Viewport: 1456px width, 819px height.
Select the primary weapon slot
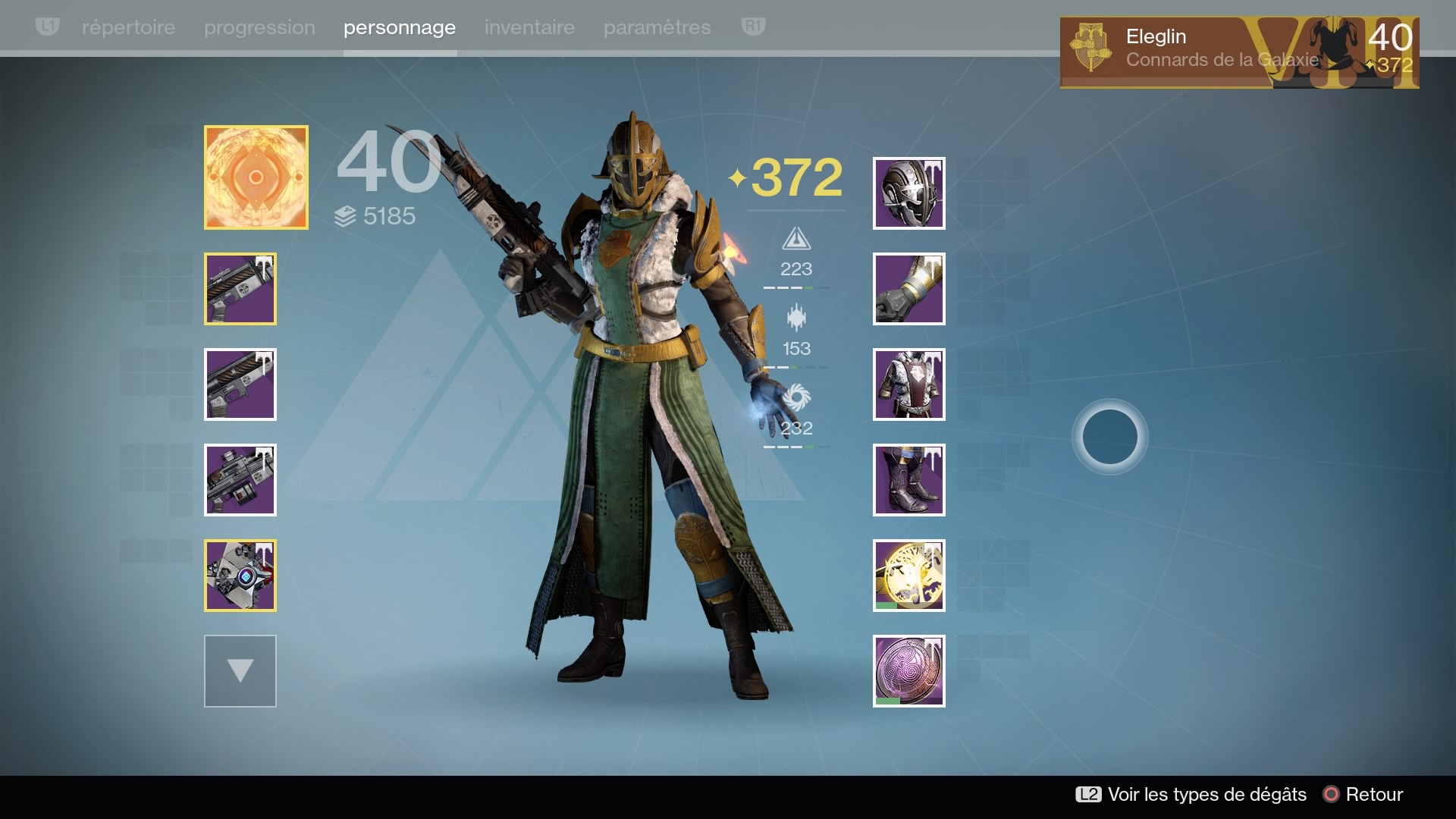240,289
